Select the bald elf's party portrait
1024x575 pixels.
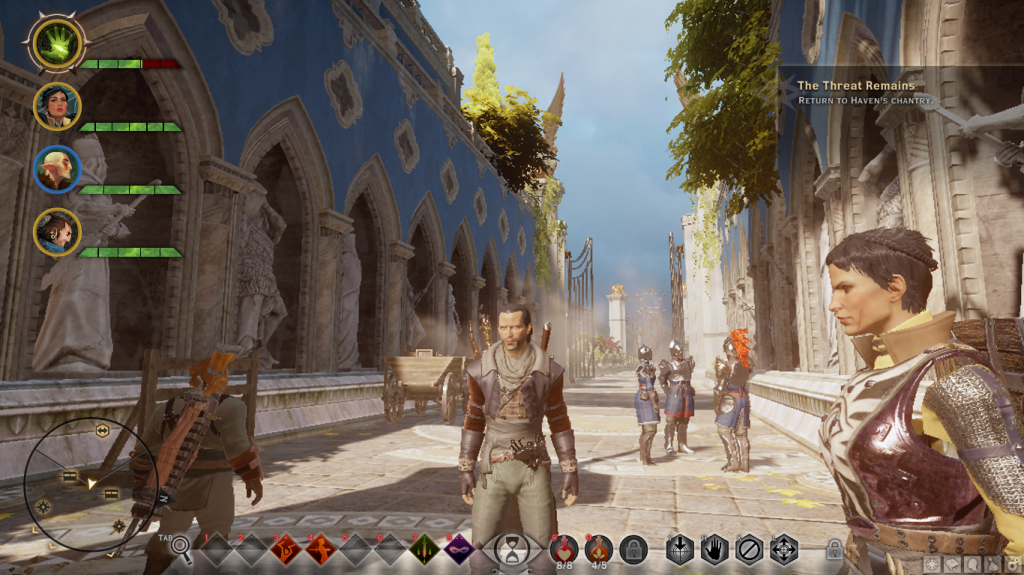tap(57, 169)
